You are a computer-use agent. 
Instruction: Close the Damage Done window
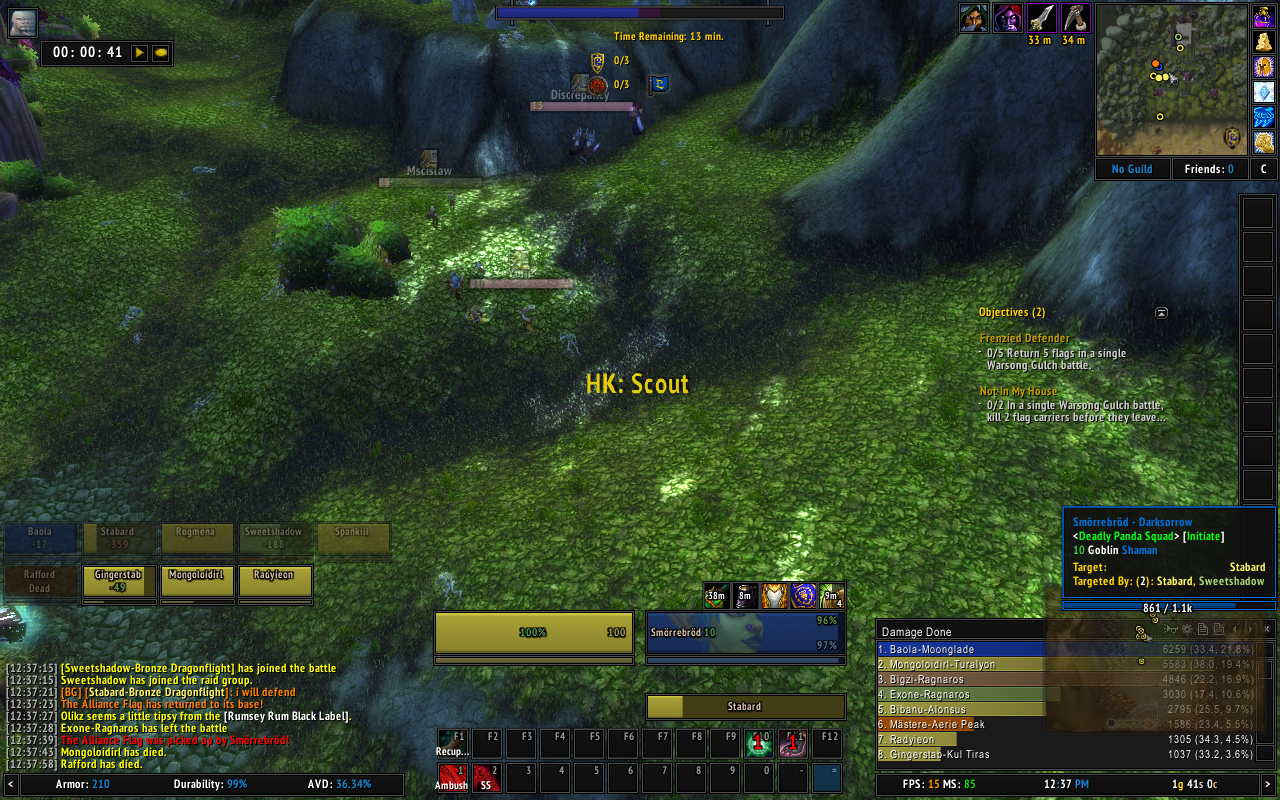[x=1268, y=629]
